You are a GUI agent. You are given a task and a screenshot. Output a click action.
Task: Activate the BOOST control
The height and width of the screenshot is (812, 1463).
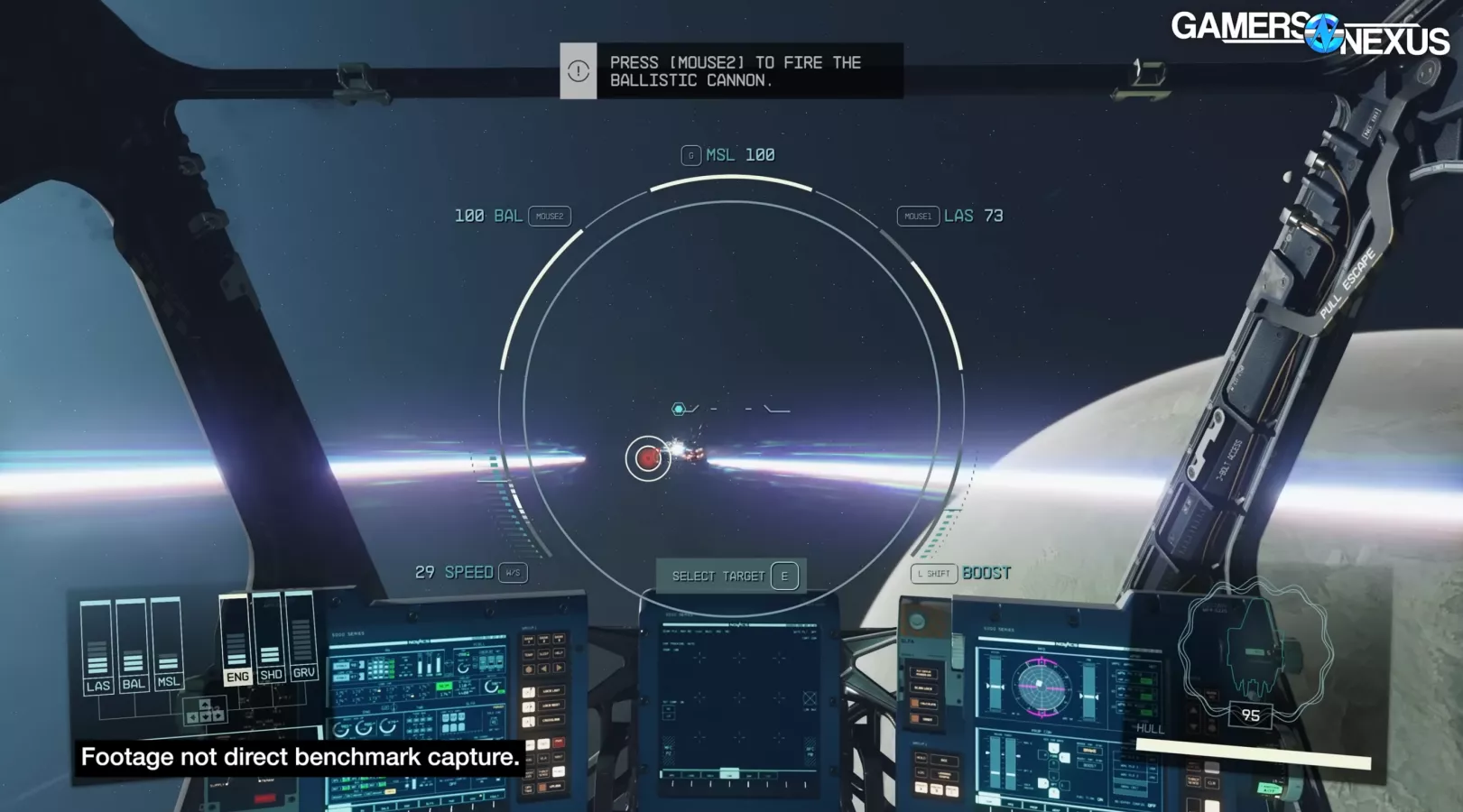[x=986, y=573]
